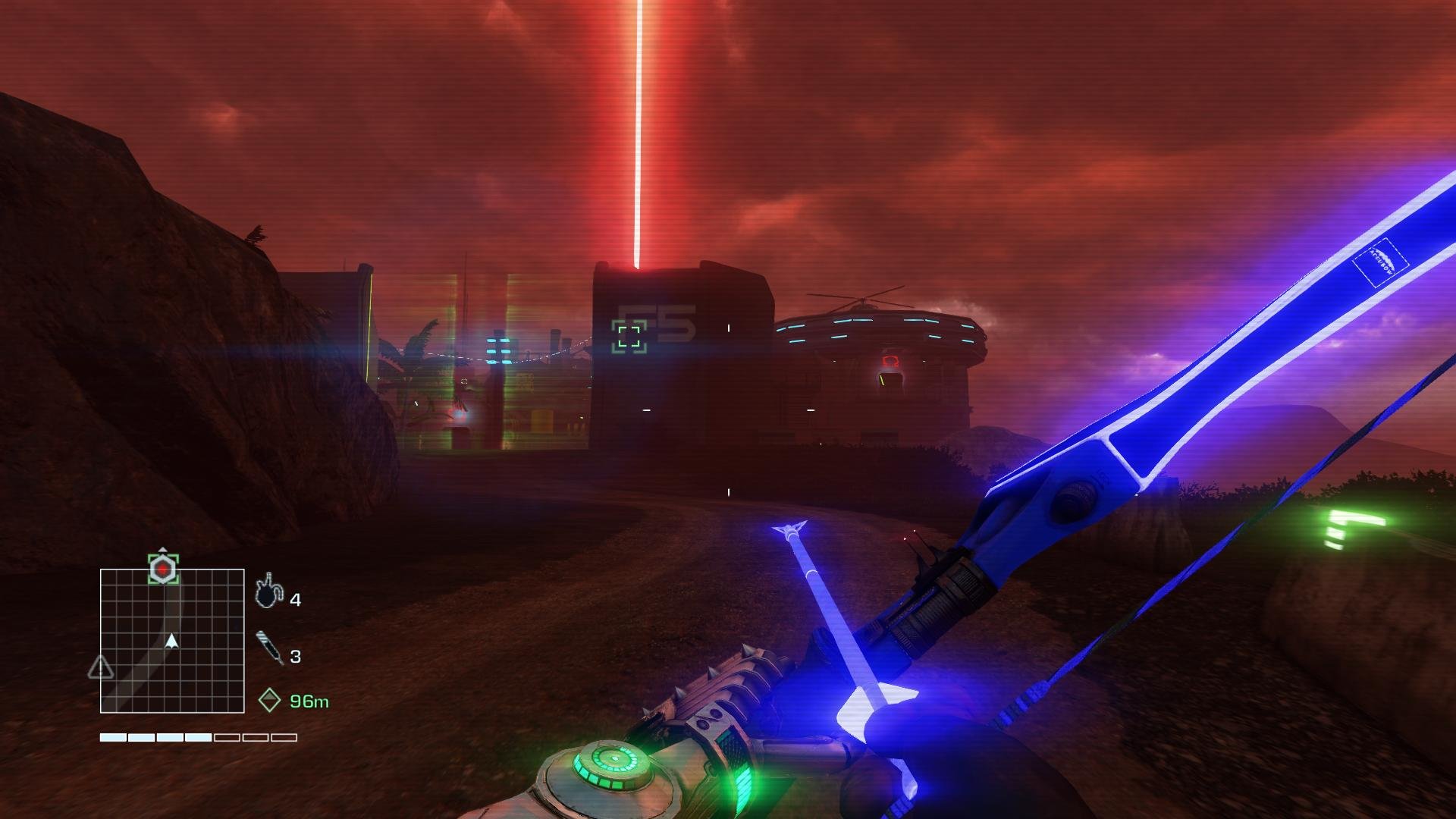This screenshot has width=1456, height=819.
Task: Click the warning triangle icon beside the minimap
Action: coord(101,668)
